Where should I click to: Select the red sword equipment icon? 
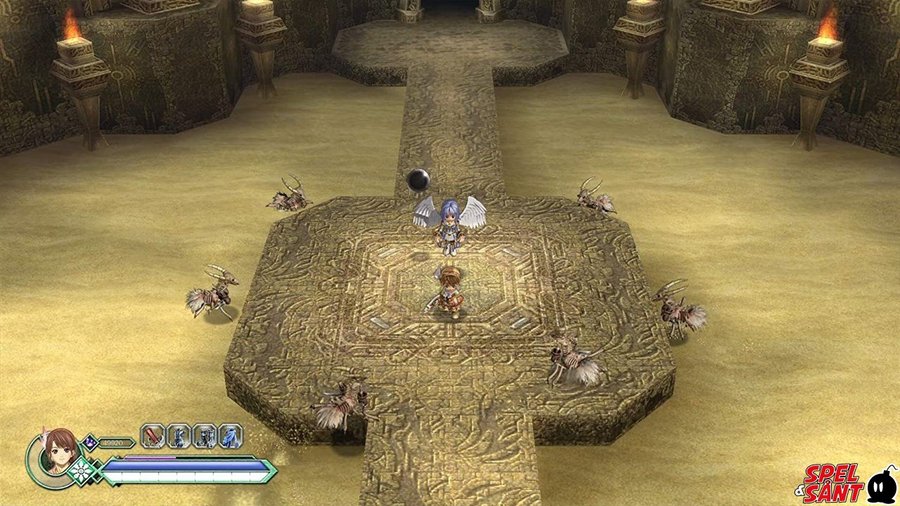coord(153,436)
